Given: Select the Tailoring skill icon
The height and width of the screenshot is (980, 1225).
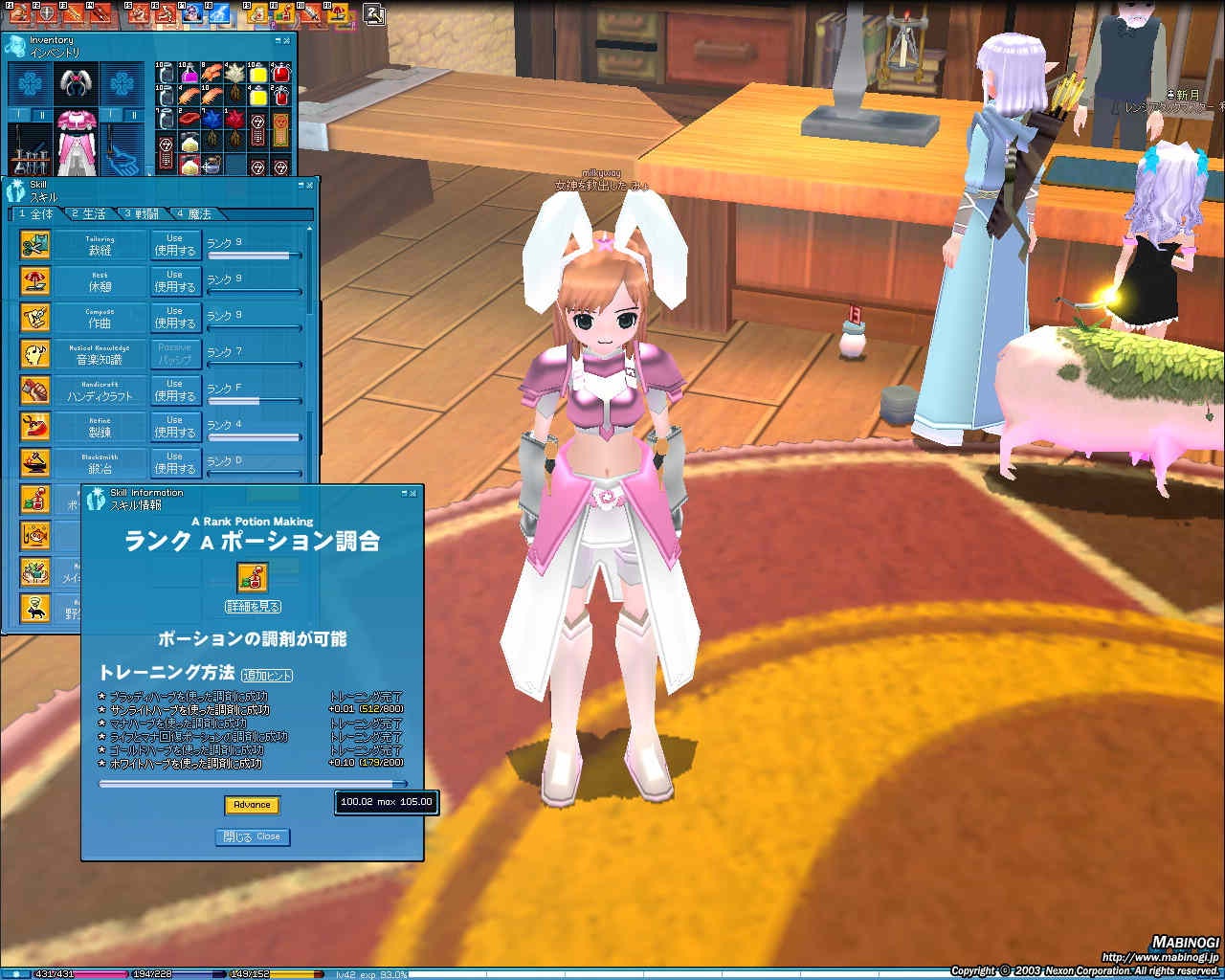Looking at the screenshot, I should click(x=35, y=244).
